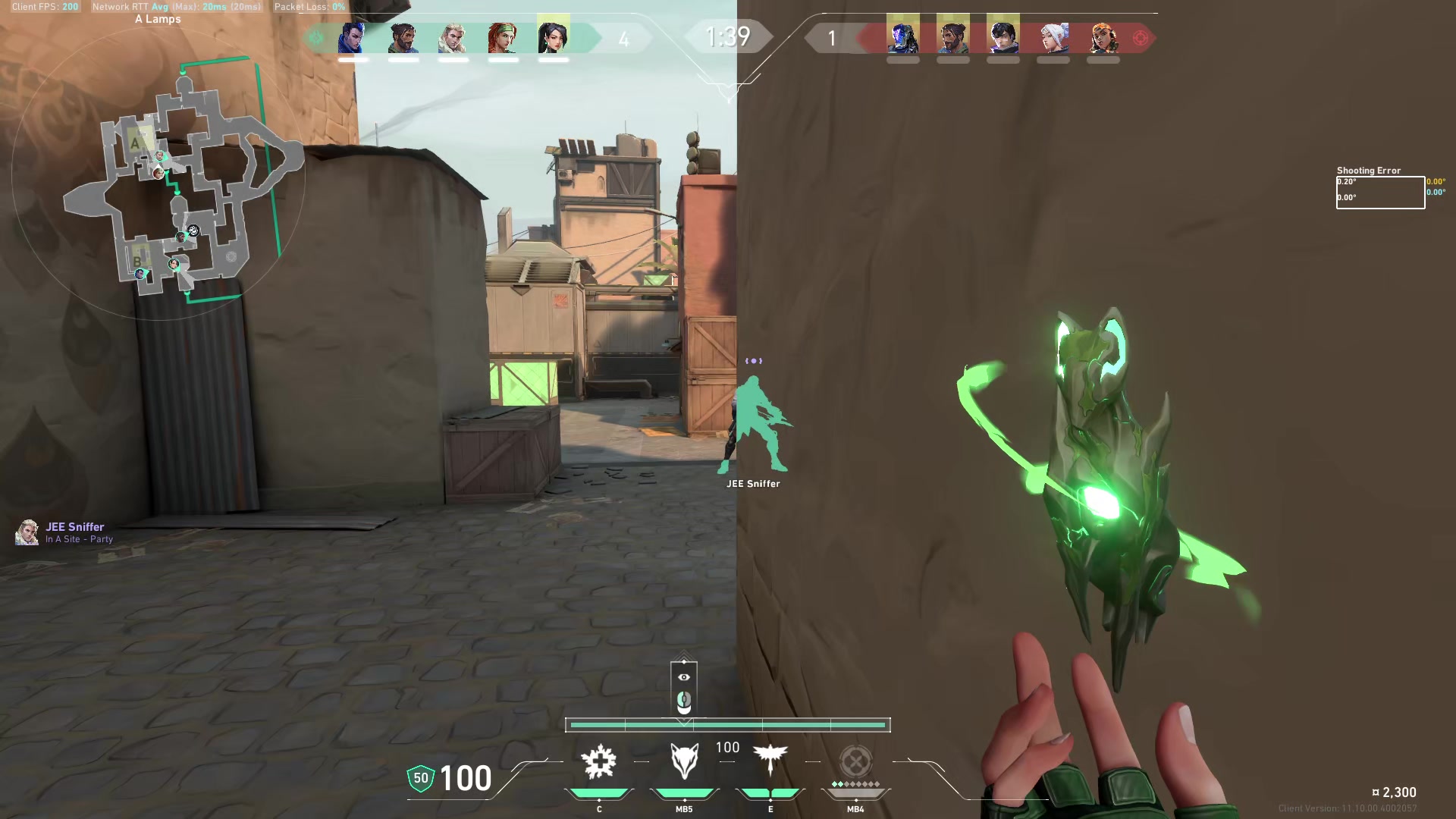Viewport: 1456px width, 819px height.
Task: Pick the blonde agent's portrait on allied team
Action: 453,37
